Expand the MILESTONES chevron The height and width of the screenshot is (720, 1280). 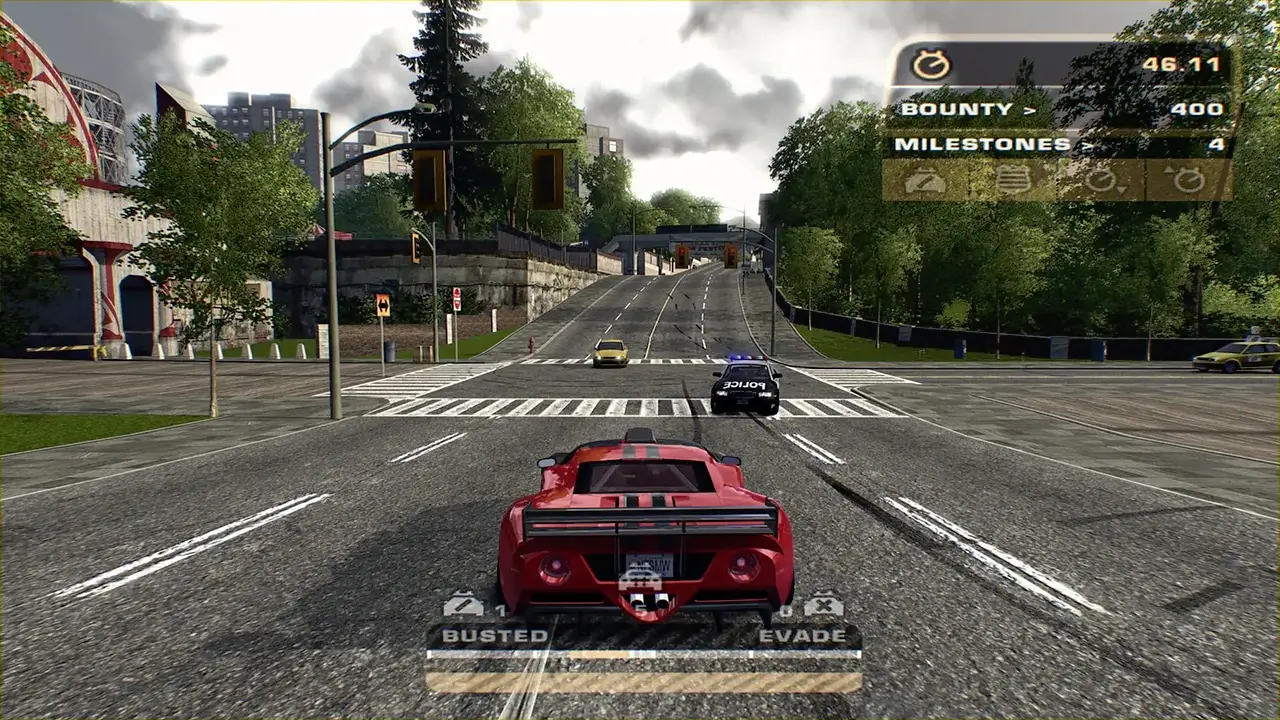point(1085,144)
